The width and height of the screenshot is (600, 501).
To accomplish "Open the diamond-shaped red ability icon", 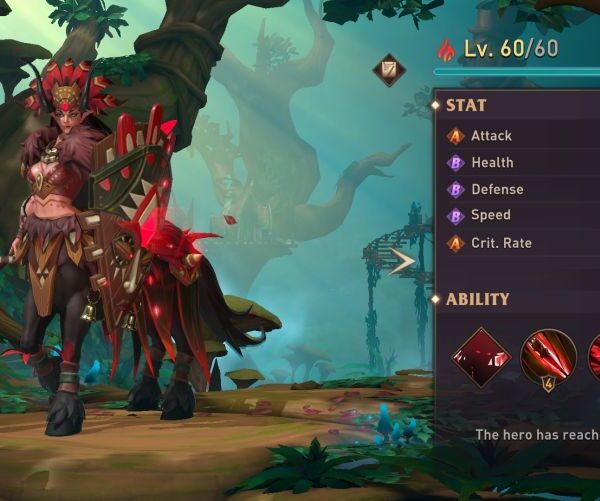I will coord(481,357).
